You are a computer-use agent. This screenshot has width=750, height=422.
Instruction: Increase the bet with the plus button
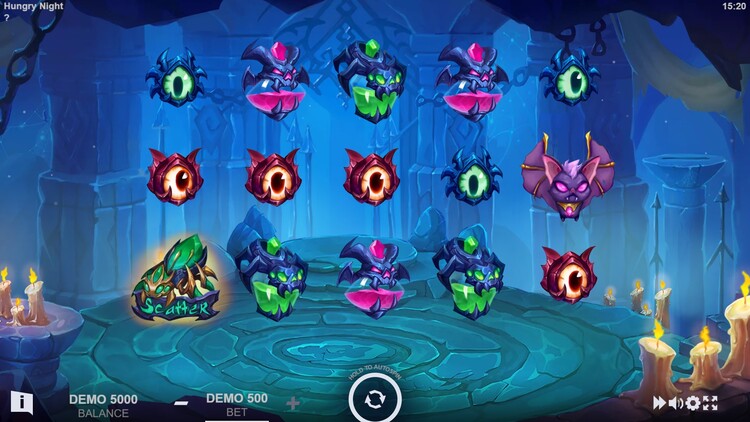coord(293,403)
